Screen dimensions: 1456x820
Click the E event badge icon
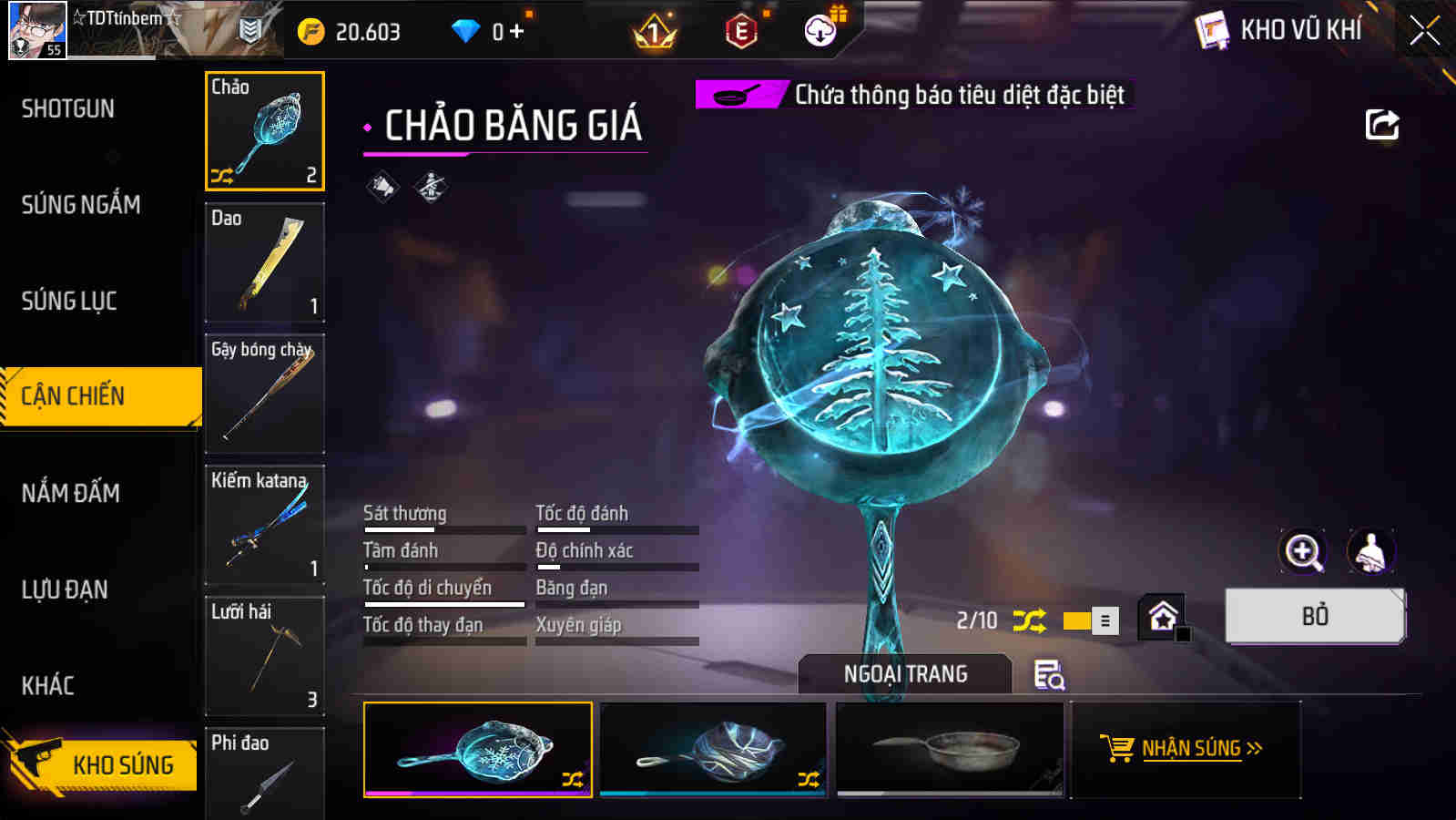coord(739,30)
